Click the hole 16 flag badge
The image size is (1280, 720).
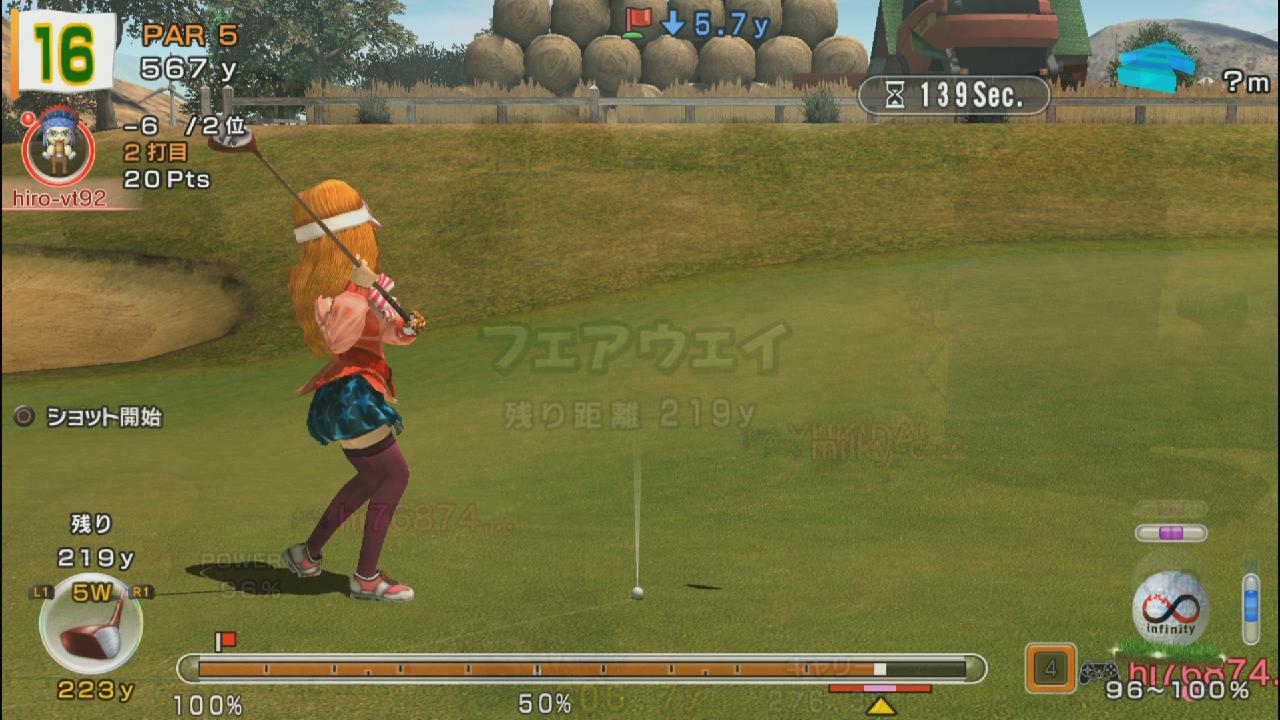(x=63, y=52)
